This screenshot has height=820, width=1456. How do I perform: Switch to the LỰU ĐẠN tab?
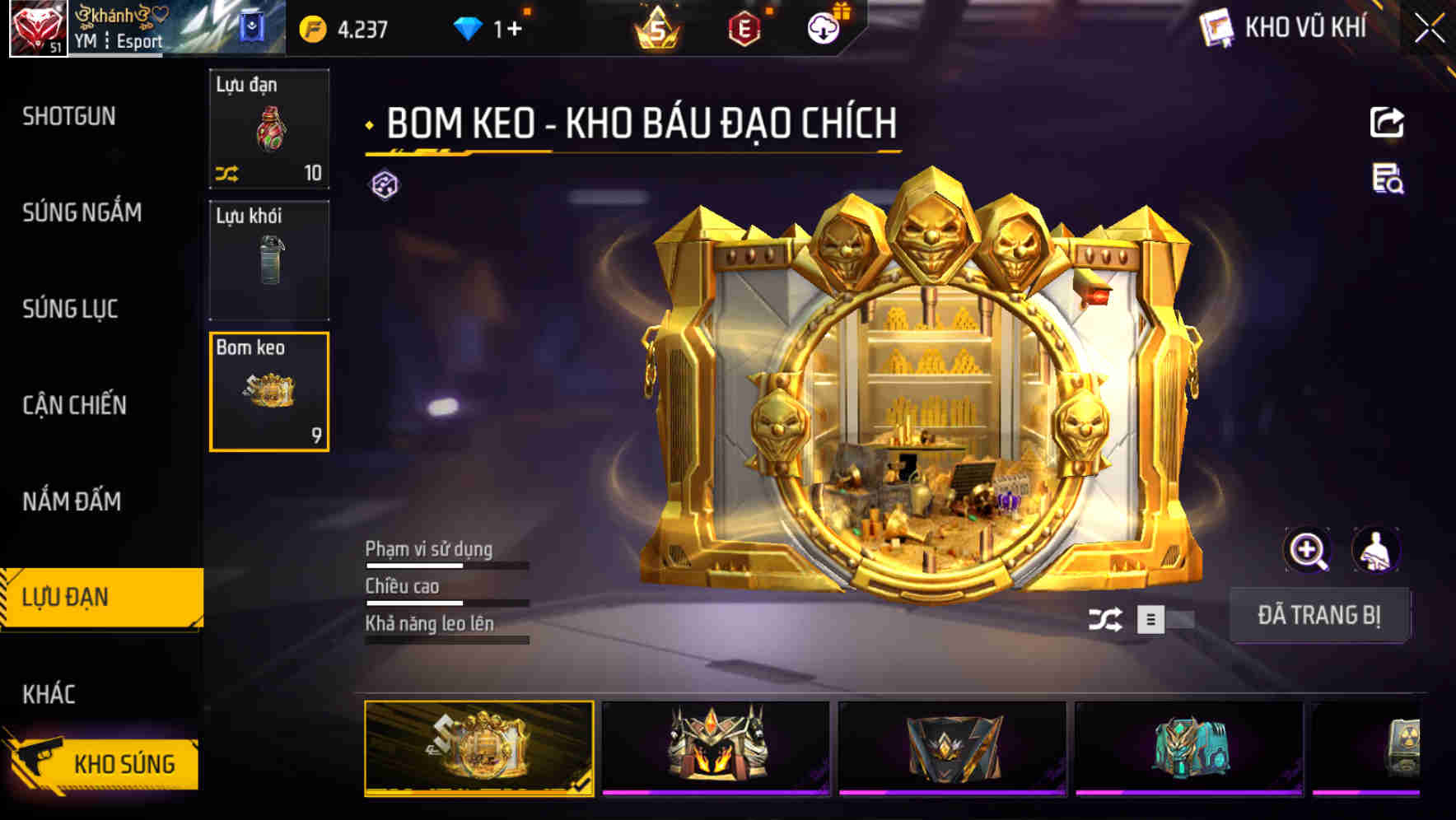pyautogui.click(x=66, y=597)
